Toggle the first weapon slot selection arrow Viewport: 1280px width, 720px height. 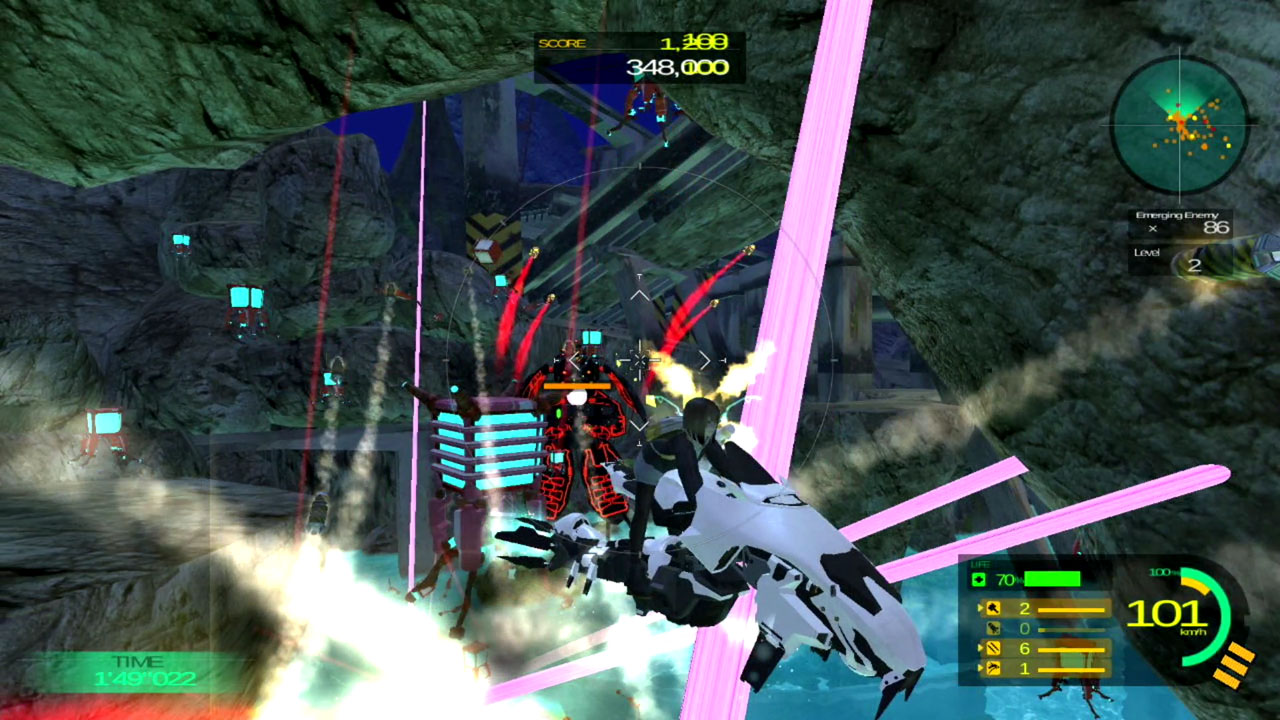click(x=980, y=606)
